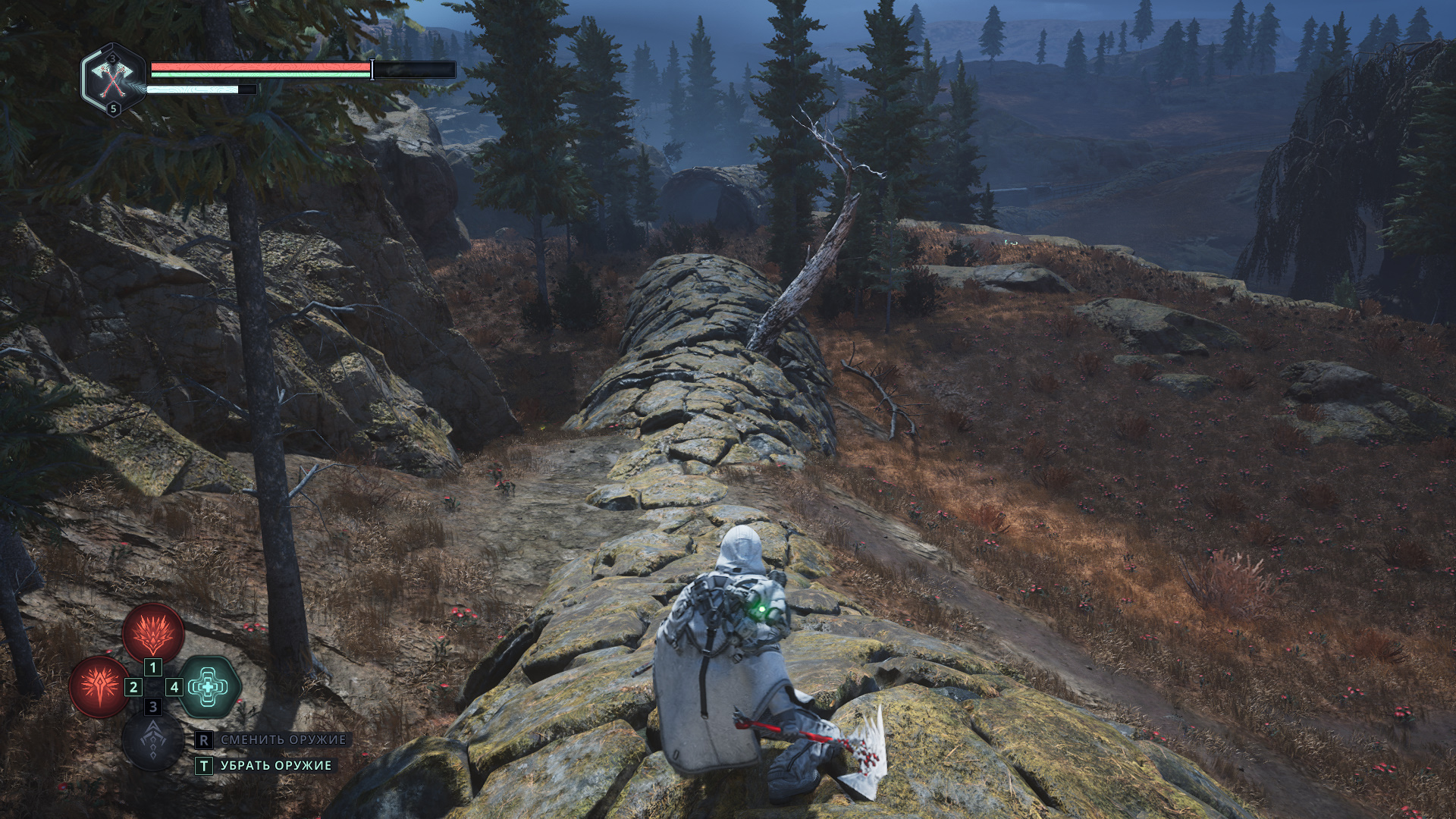Trigger the teal healing cross ability
Viewport: 1456px width, 819px height.
click(x=209, y=687)
